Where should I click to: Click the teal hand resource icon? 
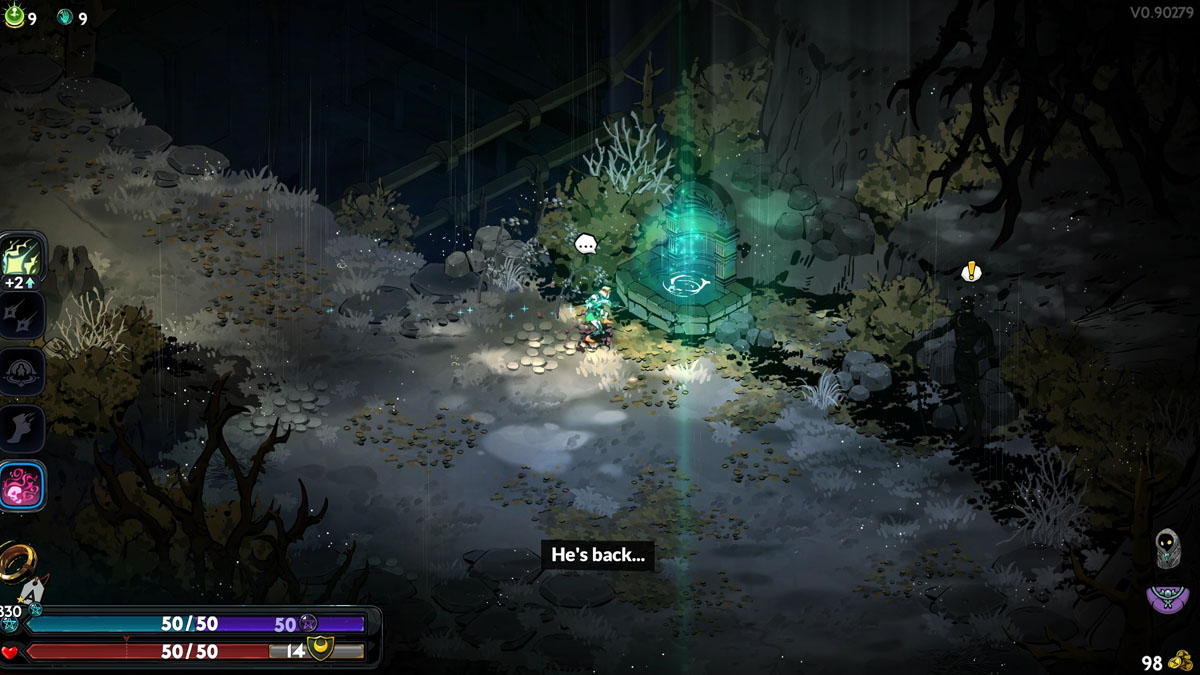click(65, 17)
